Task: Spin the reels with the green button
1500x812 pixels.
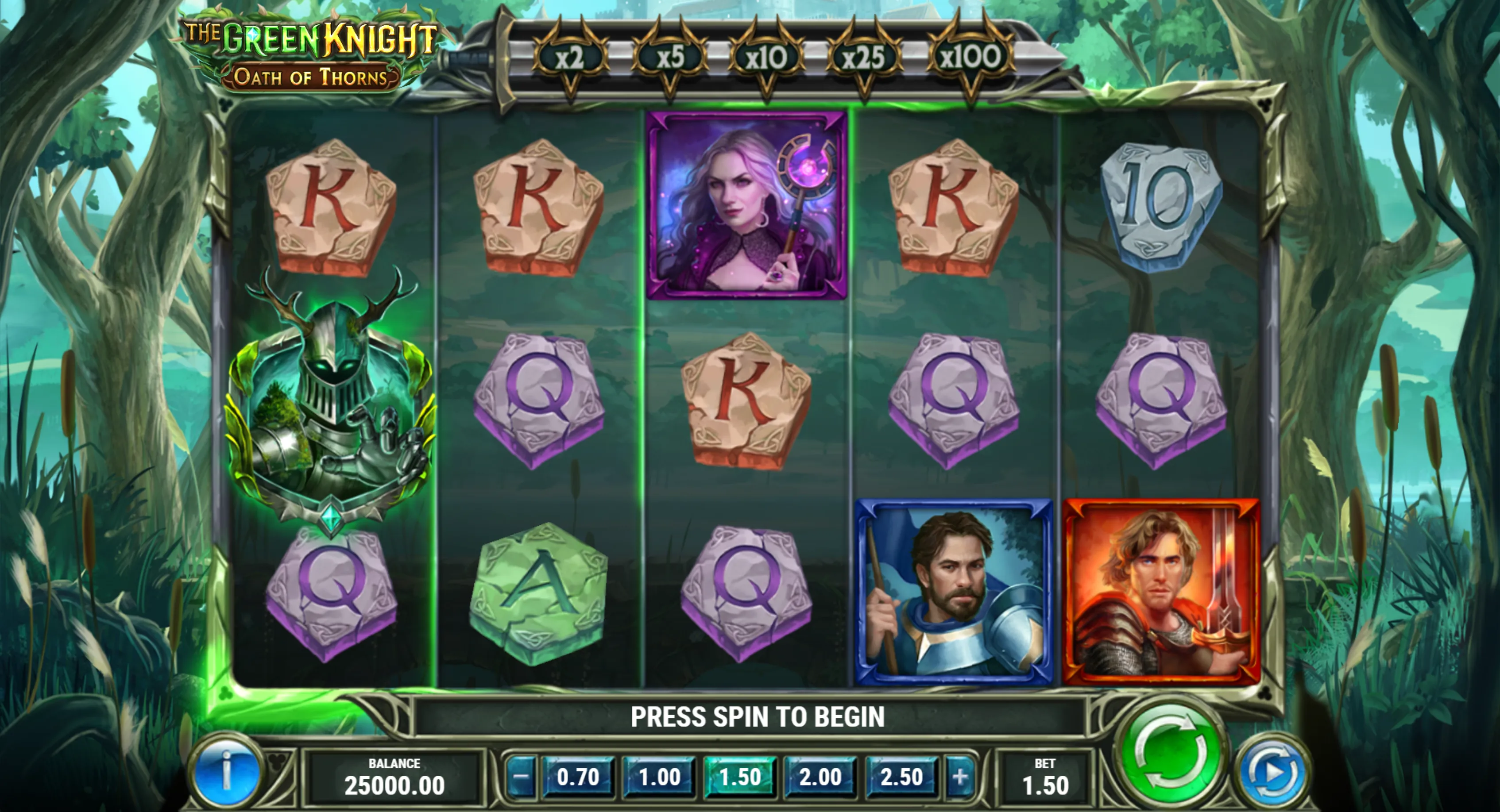Action: 1171,762
